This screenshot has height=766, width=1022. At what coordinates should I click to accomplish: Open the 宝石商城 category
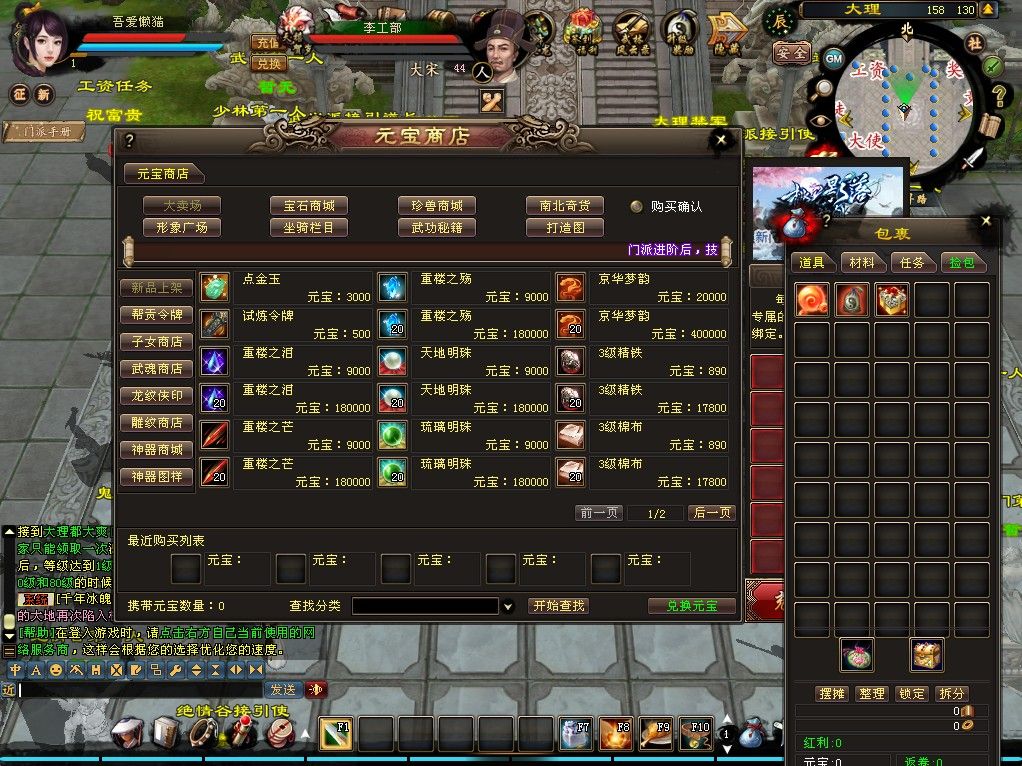pos(308,205)
